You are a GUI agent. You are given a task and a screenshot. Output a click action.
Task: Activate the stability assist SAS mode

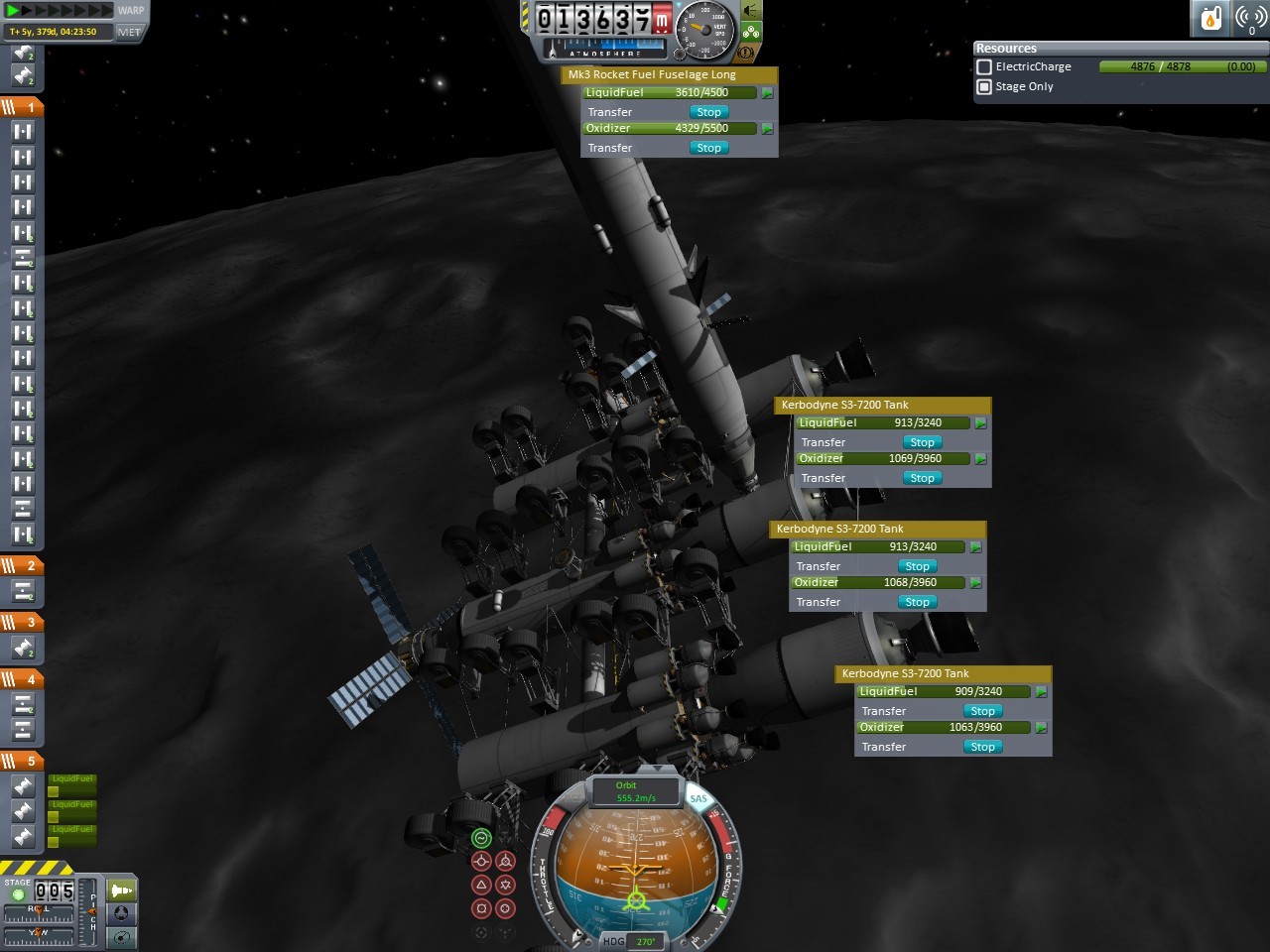click(481, 838)
